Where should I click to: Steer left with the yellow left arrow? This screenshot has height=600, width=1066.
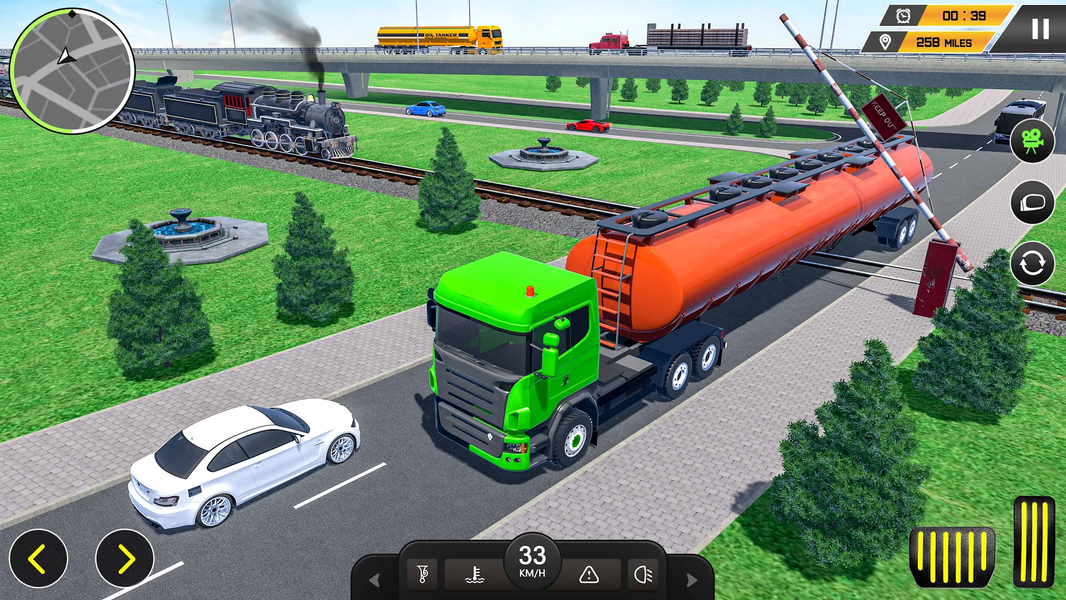pos(38,558)
